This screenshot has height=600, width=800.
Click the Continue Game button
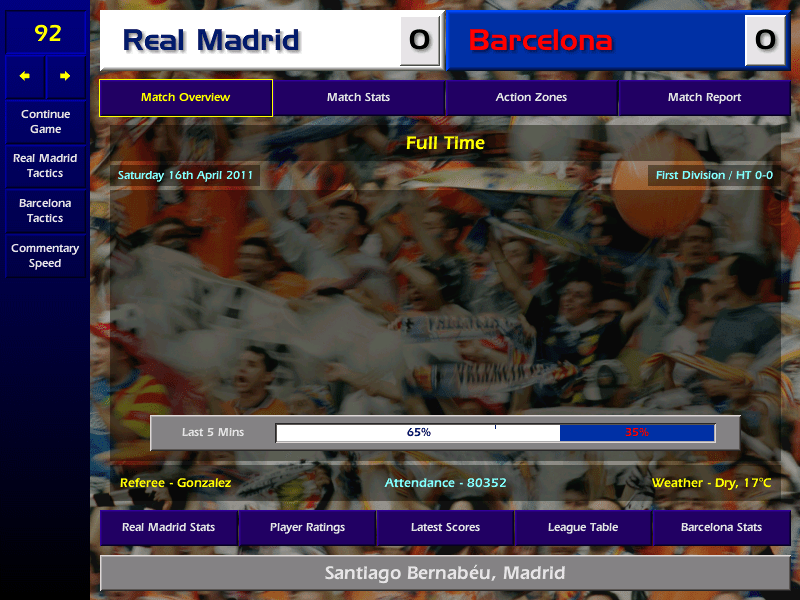(45, 121)
